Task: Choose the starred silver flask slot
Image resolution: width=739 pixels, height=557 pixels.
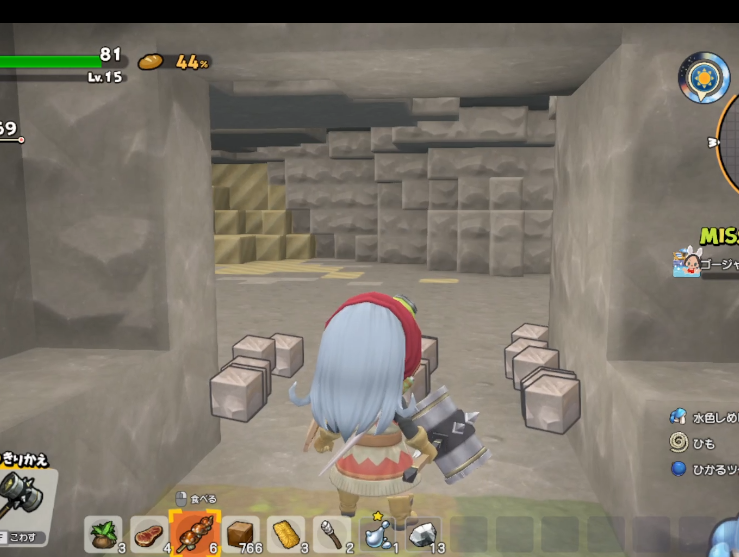Action: 377,533
